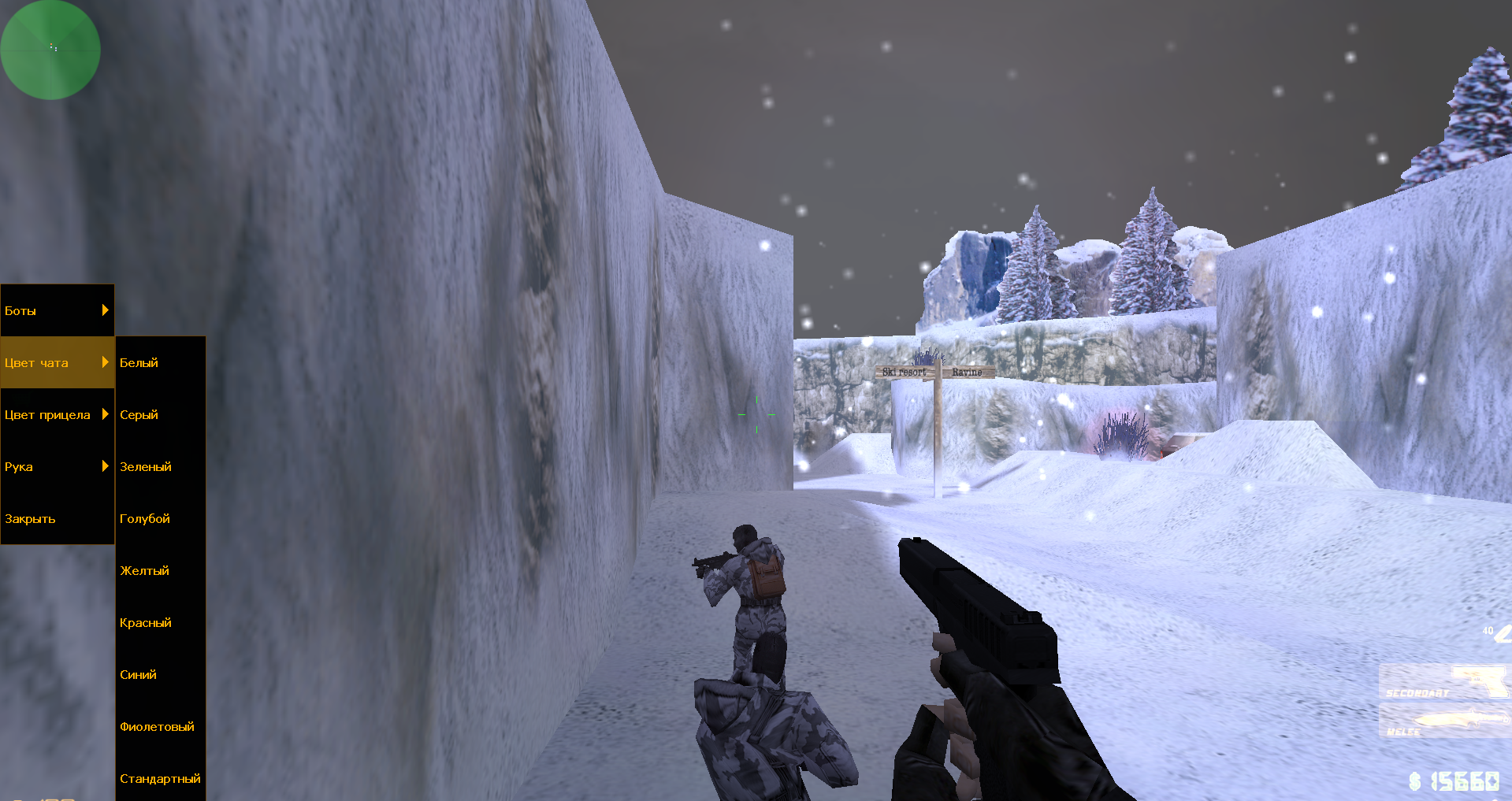Select Фиолетовый chat color
Viewport: 1512px width, 801px height.
click(160, 726)
